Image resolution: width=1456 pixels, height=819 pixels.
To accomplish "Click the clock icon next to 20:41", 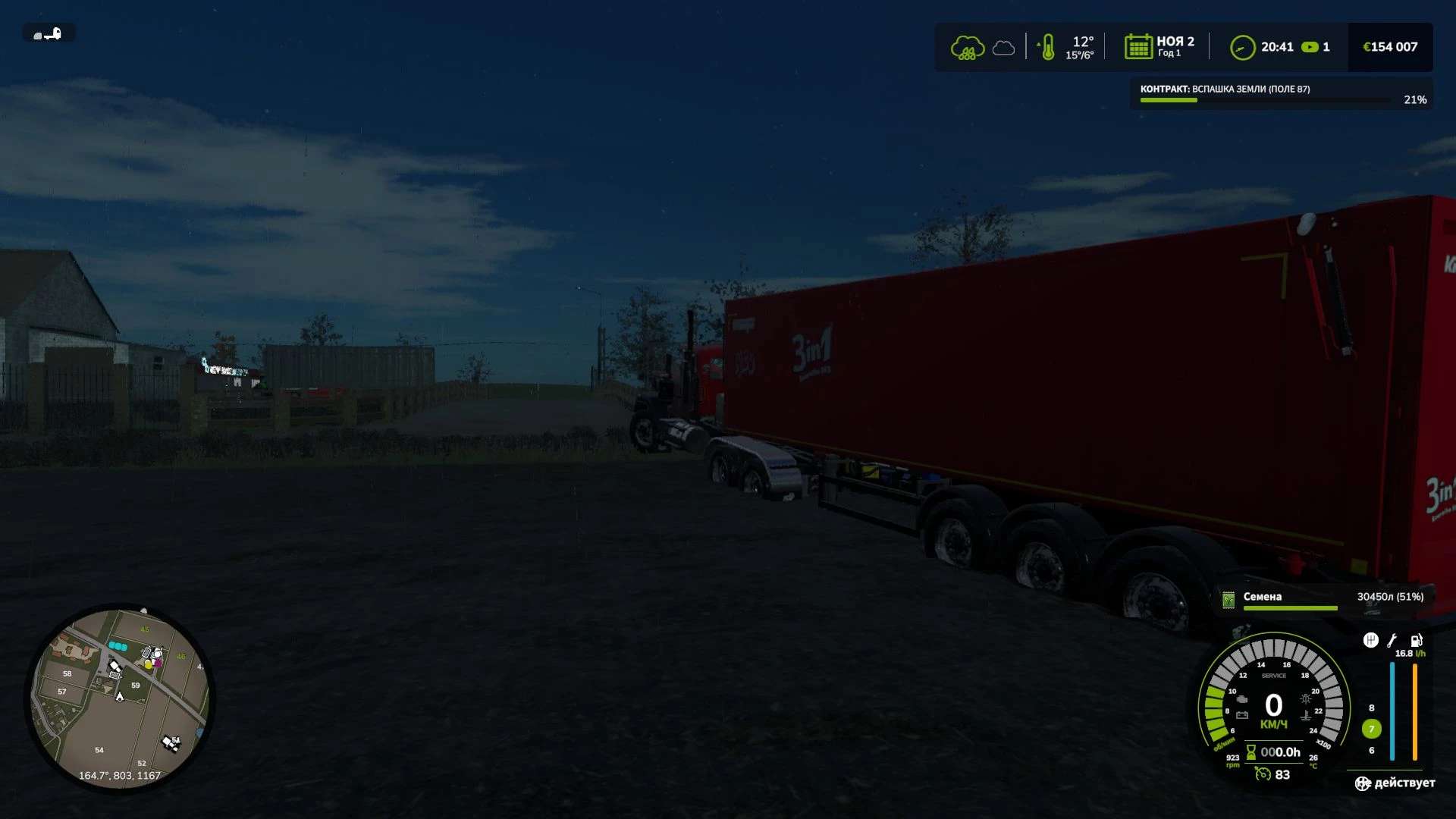I will click(1242, 46).
